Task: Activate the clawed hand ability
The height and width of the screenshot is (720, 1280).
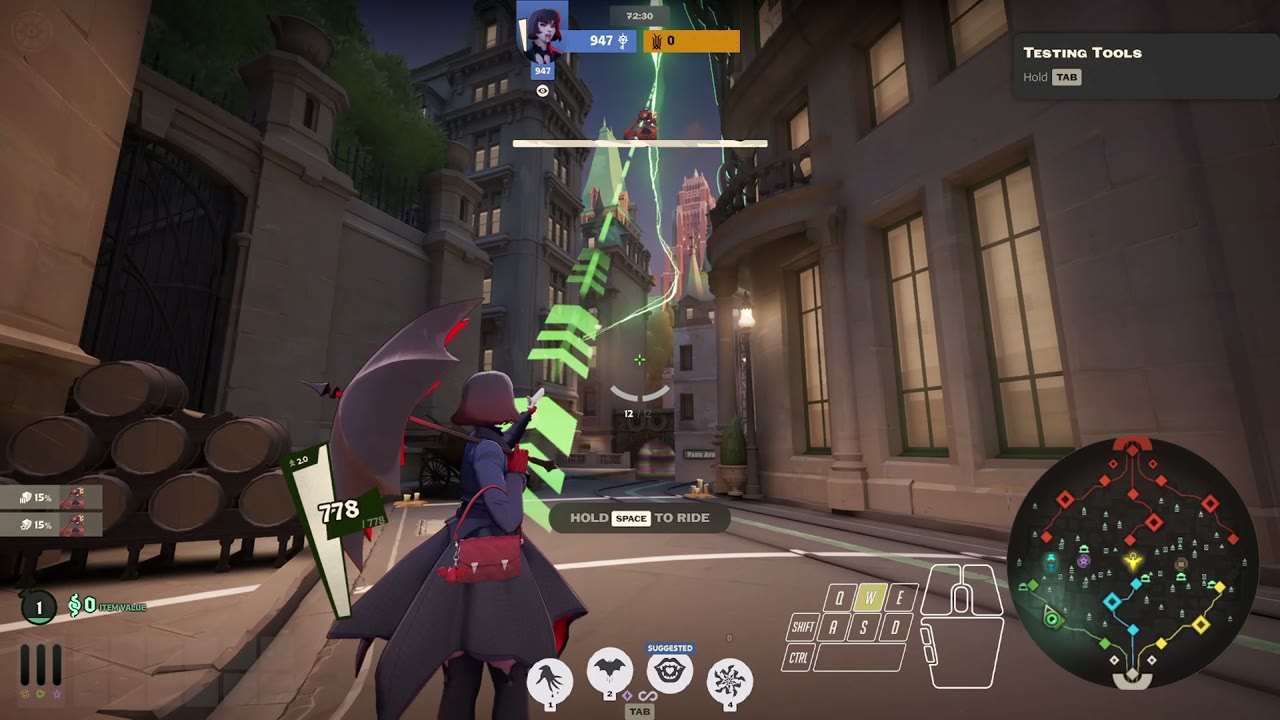Action: [549, 680]
